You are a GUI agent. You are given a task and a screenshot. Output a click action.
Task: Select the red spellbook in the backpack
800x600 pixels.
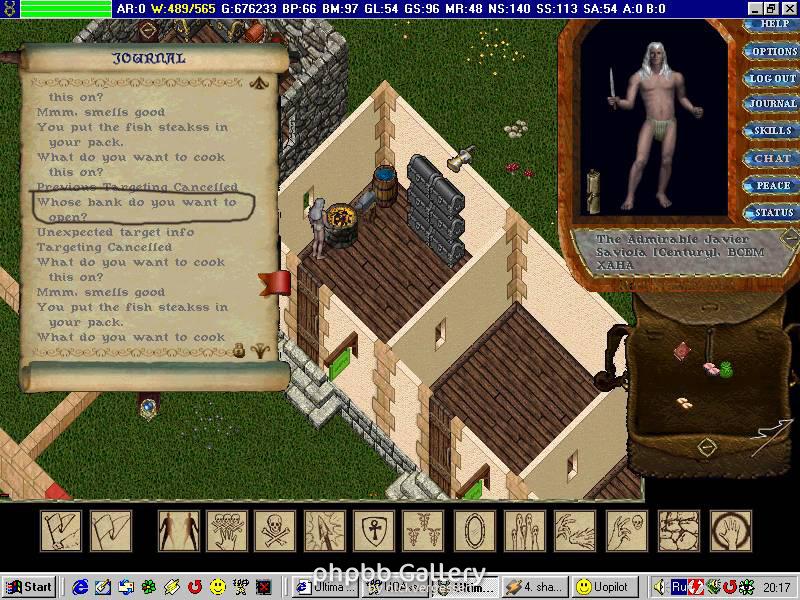(x=682, y=350)
